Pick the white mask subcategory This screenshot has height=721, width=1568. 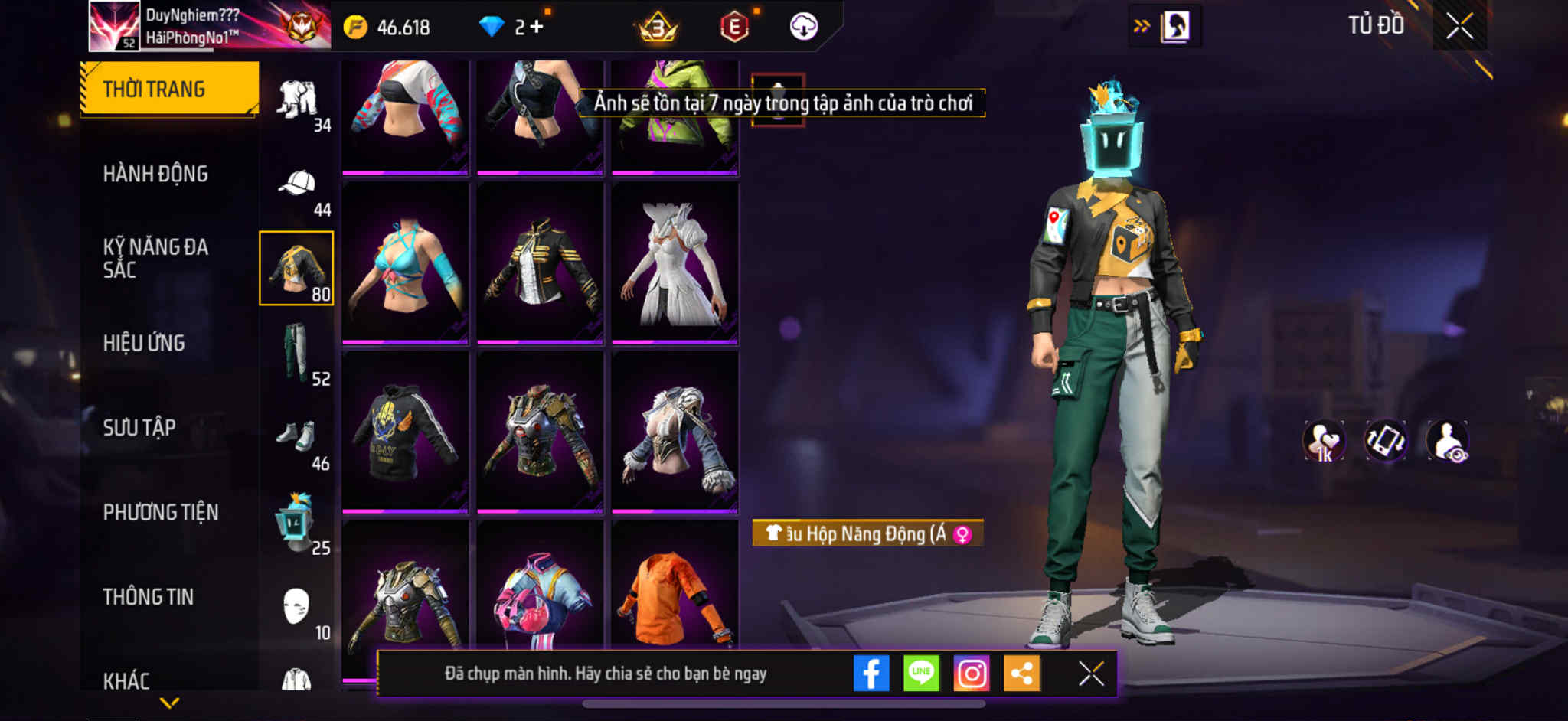pos(296,607)
